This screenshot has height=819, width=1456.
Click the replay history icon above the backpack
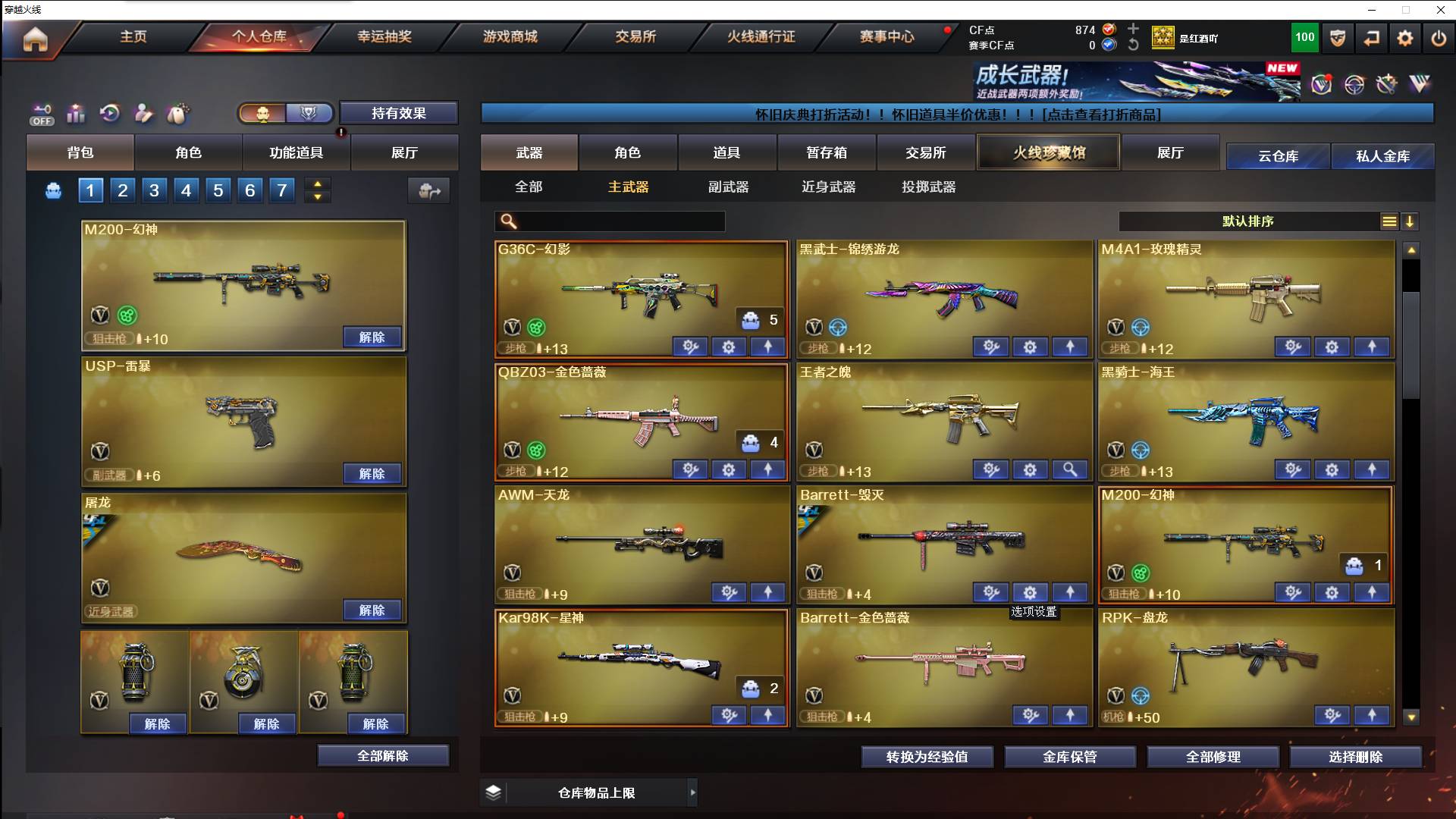coord(110,113)
